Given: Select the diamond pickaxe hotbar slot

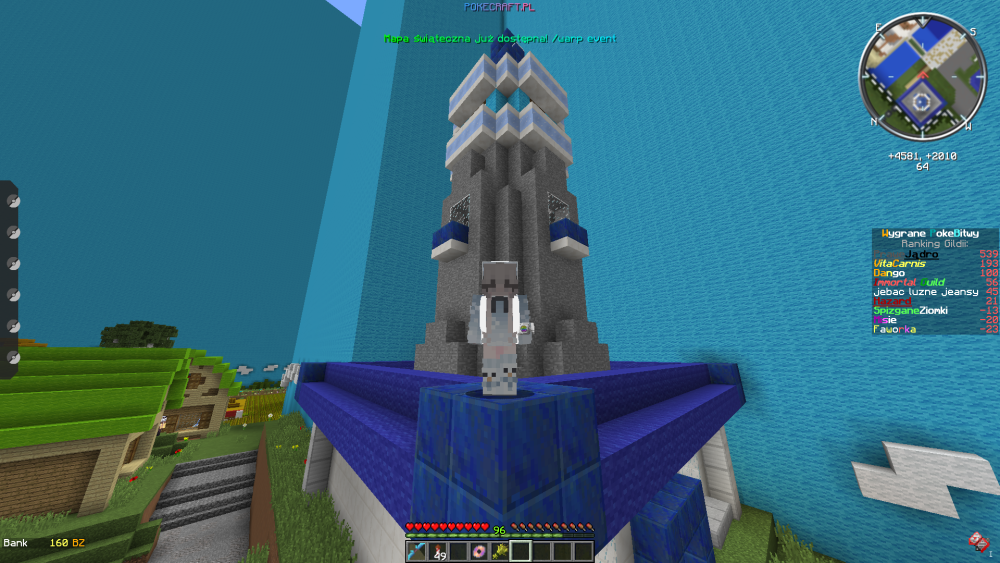Looking at the screenshot, I should click(x=416, y=551).
